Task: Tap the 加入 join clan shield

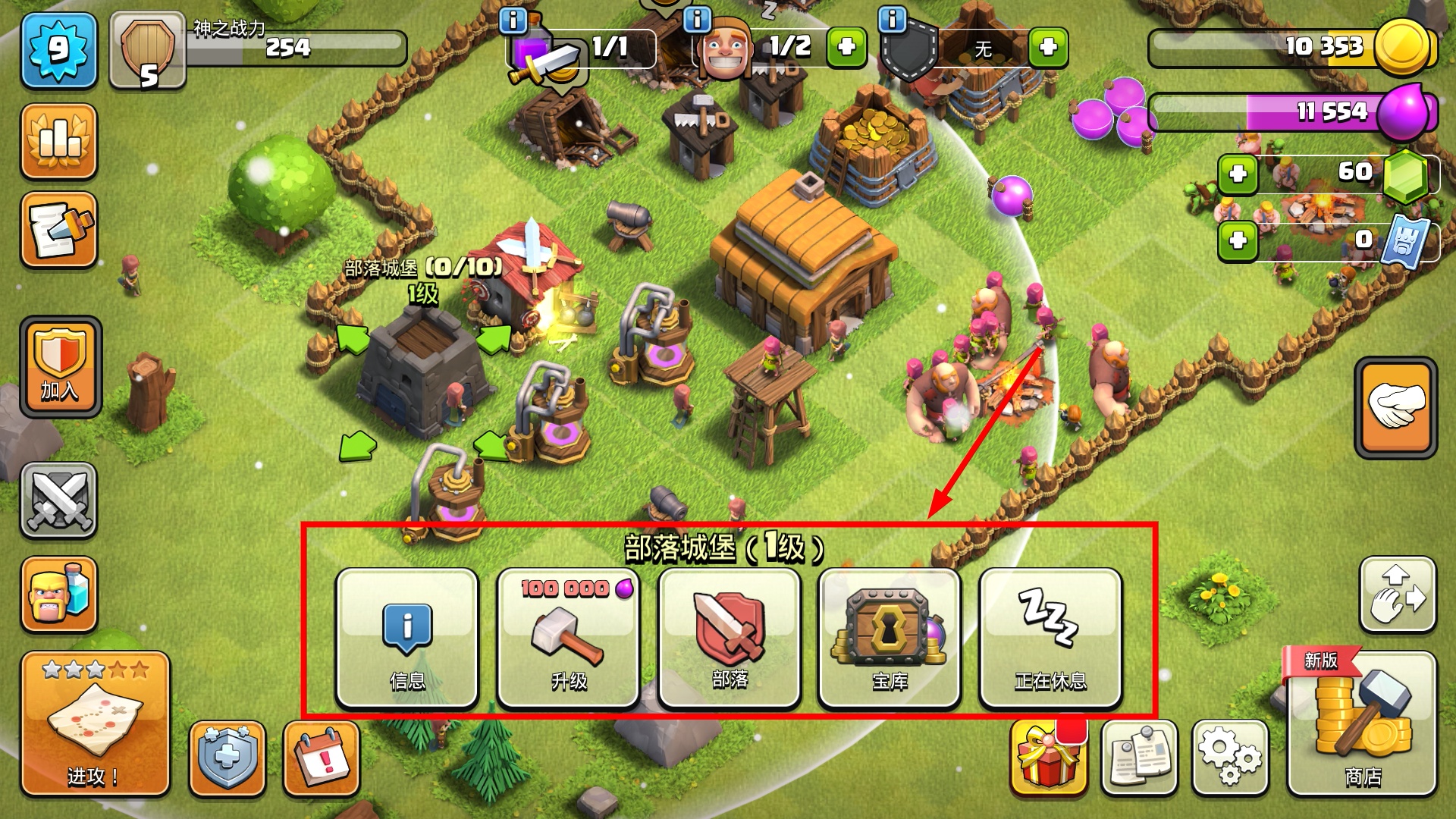Action: pyautogui.click(x=60, y=367)
